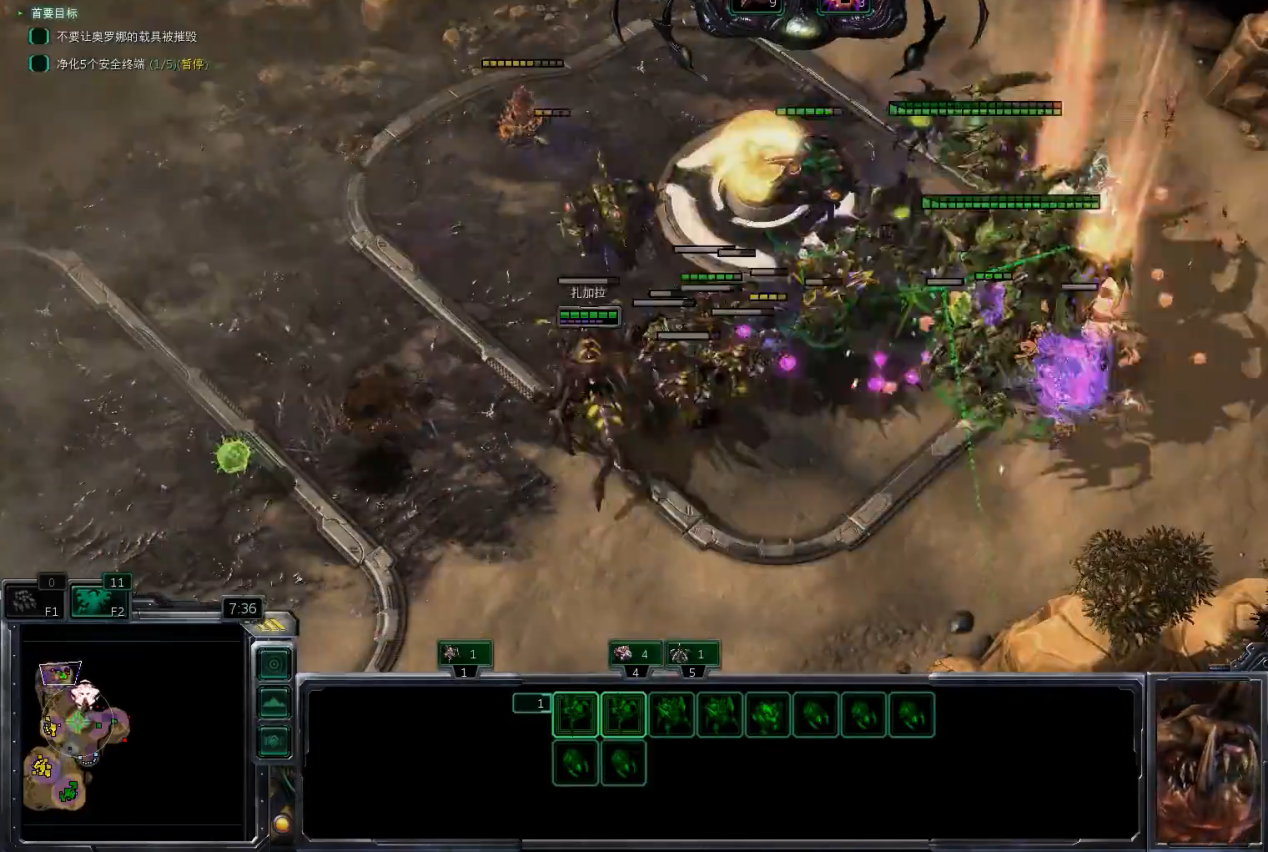Click the minimap ping button
This screenshot has width=1268, height=852.
click(274, 664)
